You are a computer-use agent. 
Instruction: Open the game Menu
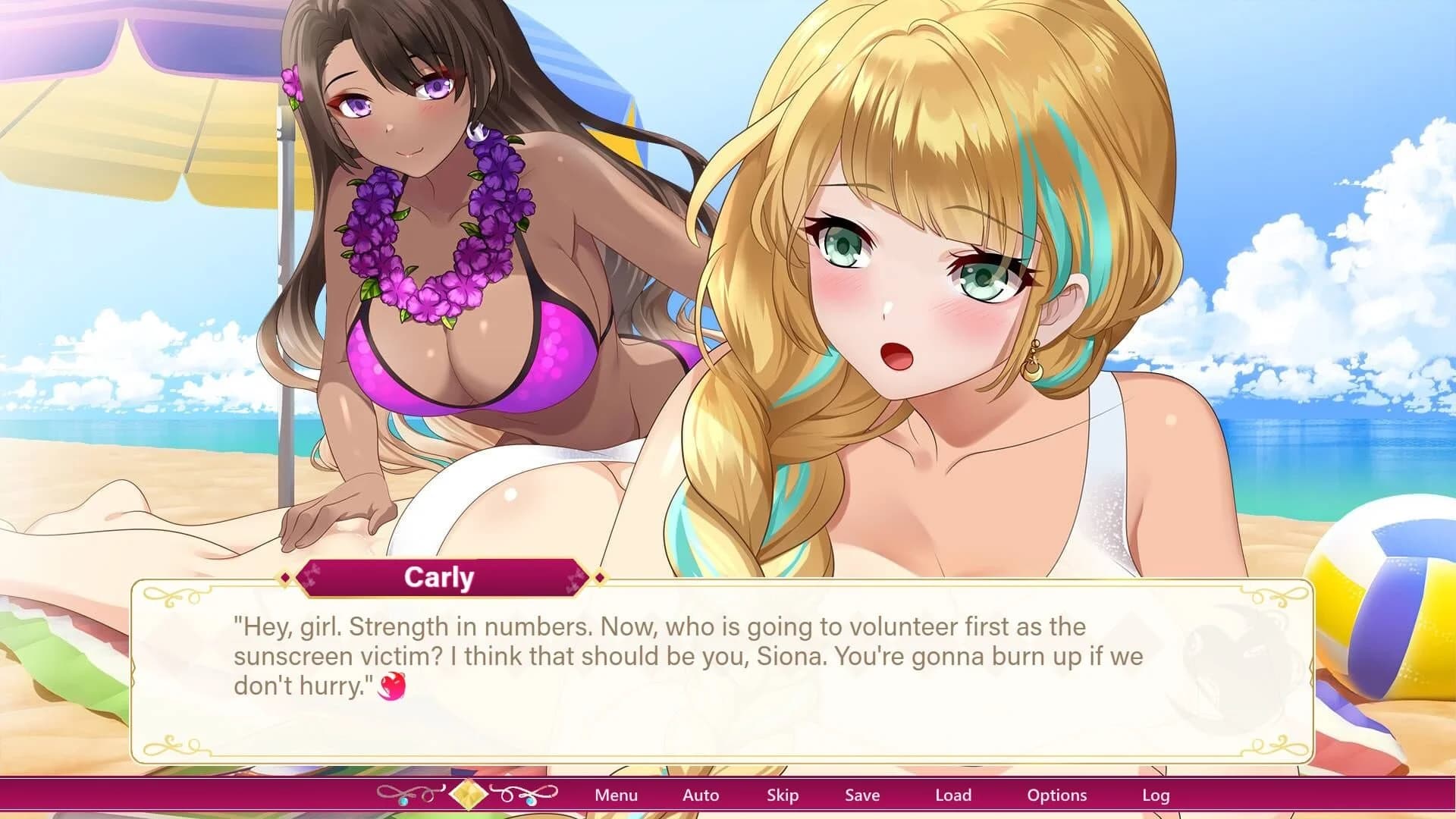pos(616,795)
